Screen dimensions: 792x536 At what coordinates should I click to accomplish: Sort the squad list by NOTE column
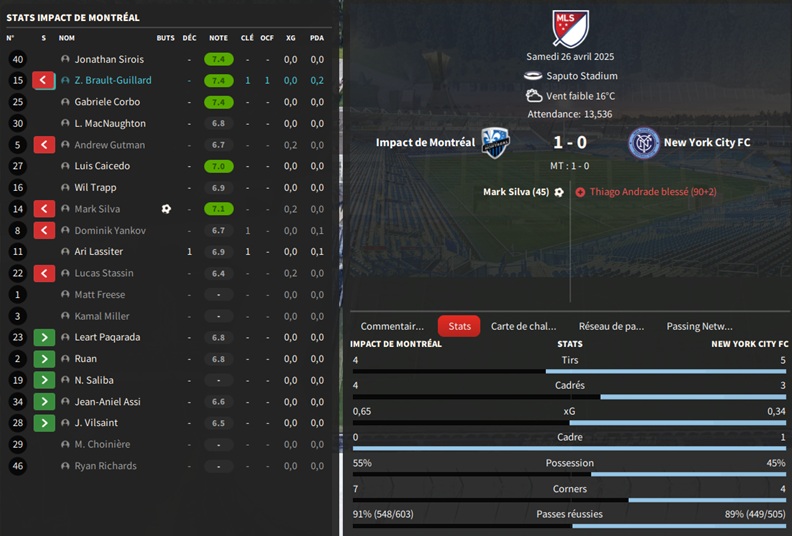pos(218,38)
